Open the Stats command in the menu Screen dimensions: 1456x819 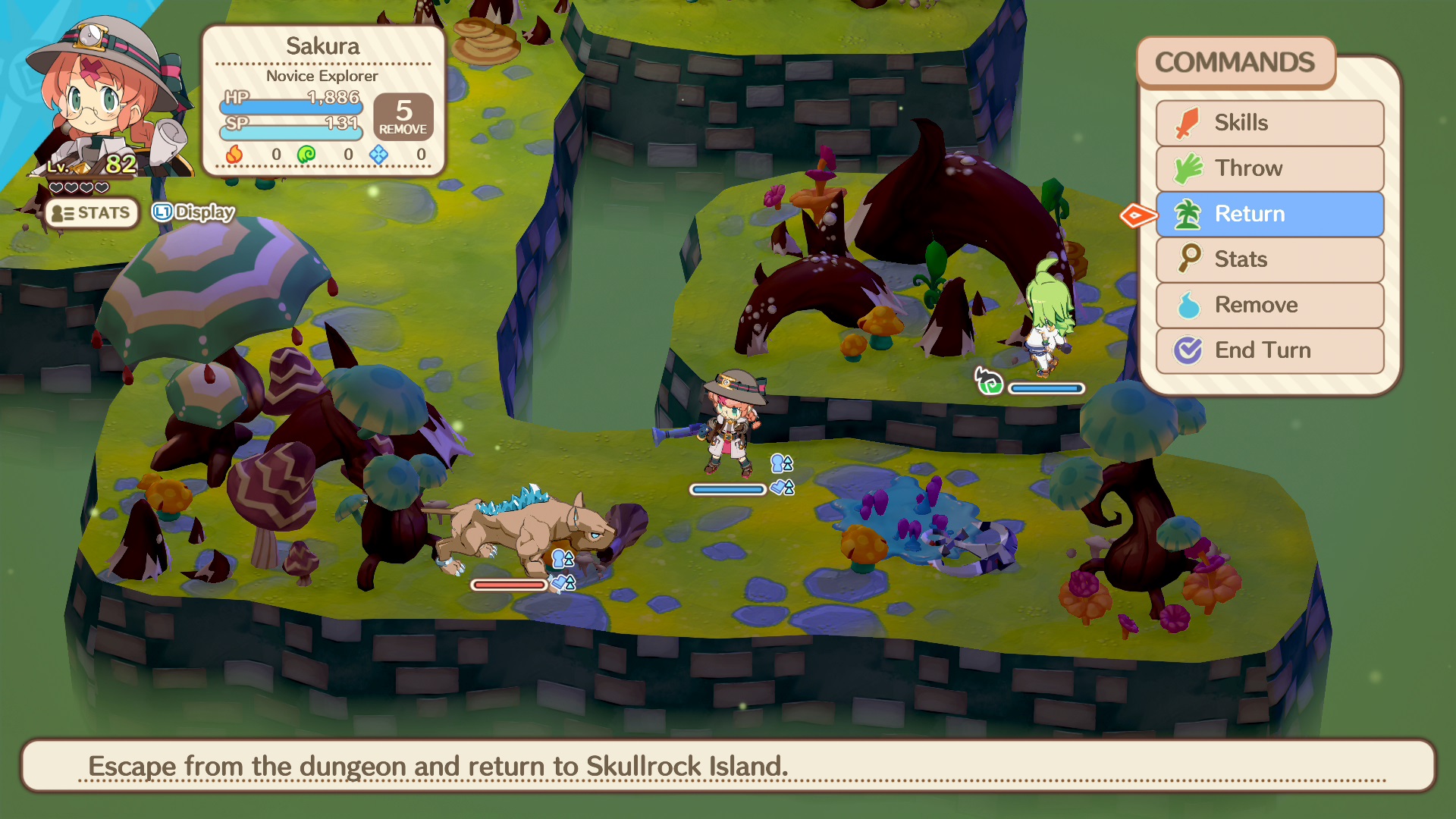pyautogui.click(x=1269, y=259)
